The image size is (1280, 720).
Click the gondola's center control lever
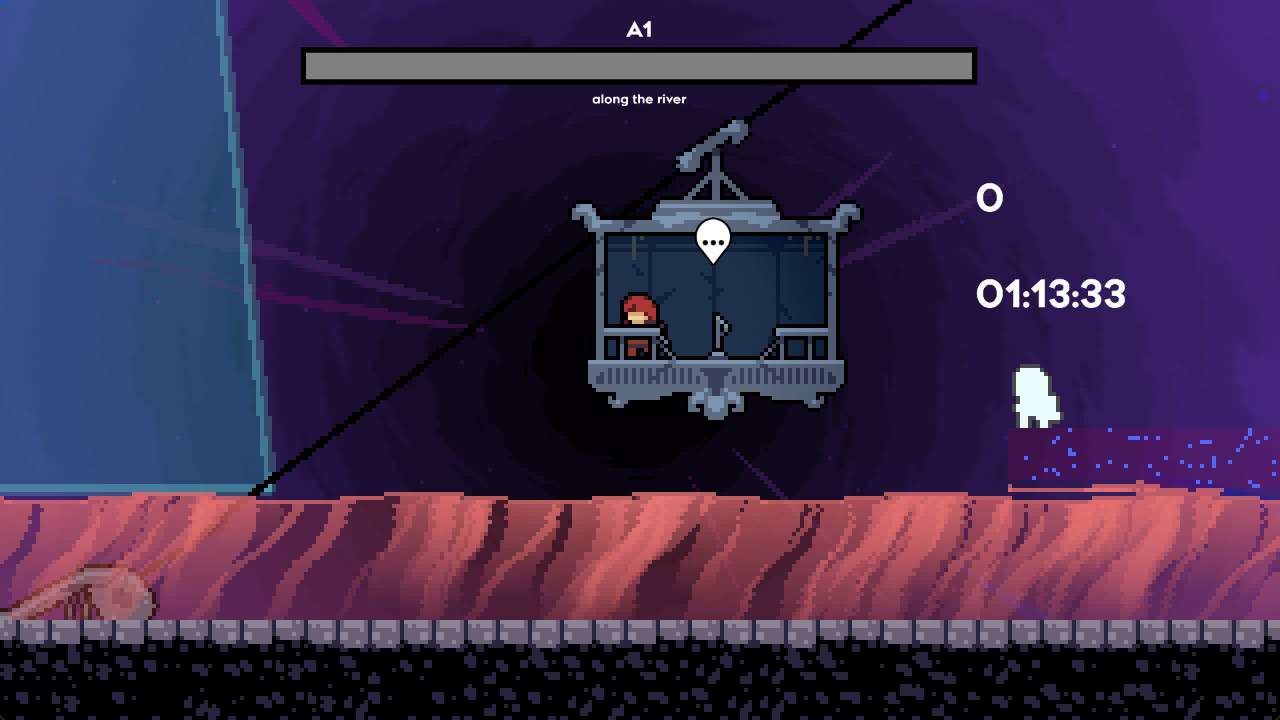pyautogui.click(x=717, y=330)
